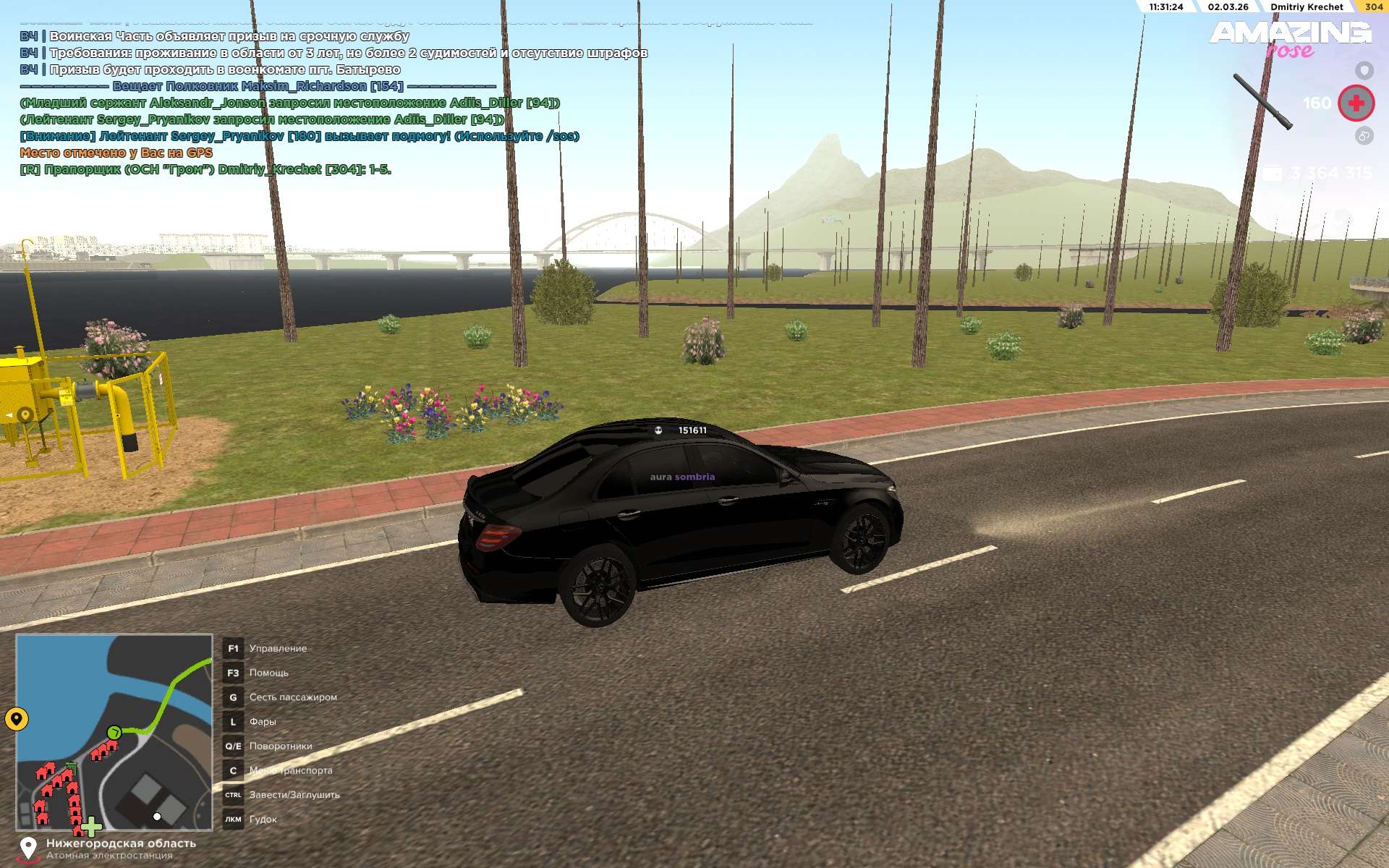
Task: Select the green hospital cross on minimap
Action: [x=91, y=825]
